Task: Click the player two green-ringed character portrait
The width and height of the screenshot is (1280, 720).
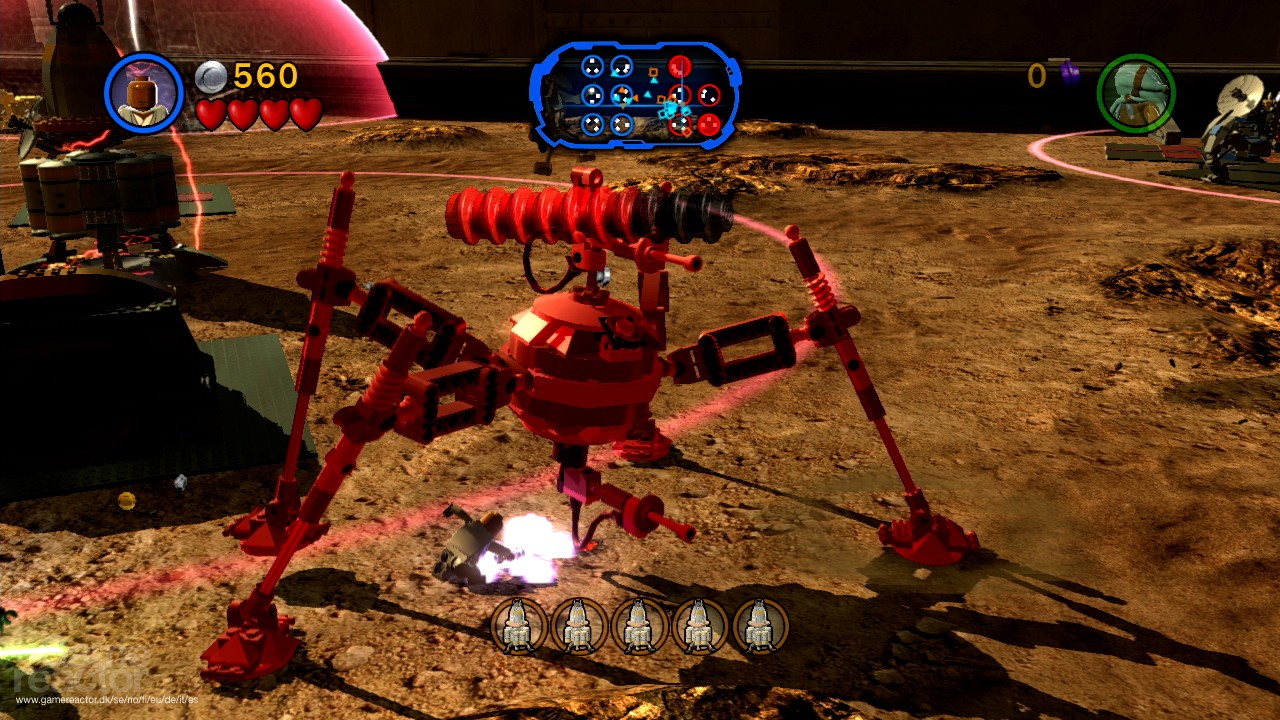Action: (x=1136, y=93)
